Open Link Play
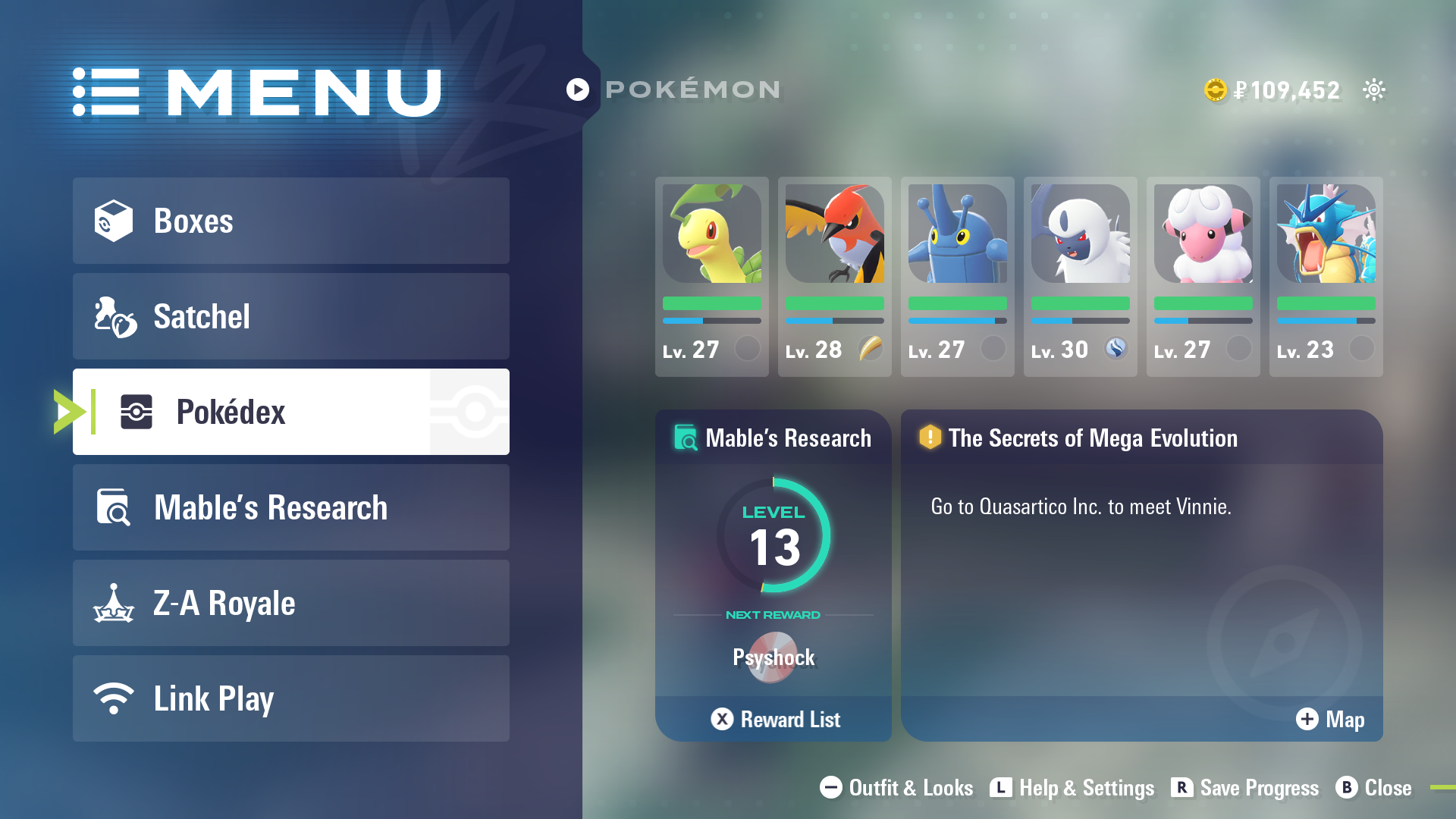Image resolution: width=1456 pixels, height=819 pixels. [x=290, y=698]
